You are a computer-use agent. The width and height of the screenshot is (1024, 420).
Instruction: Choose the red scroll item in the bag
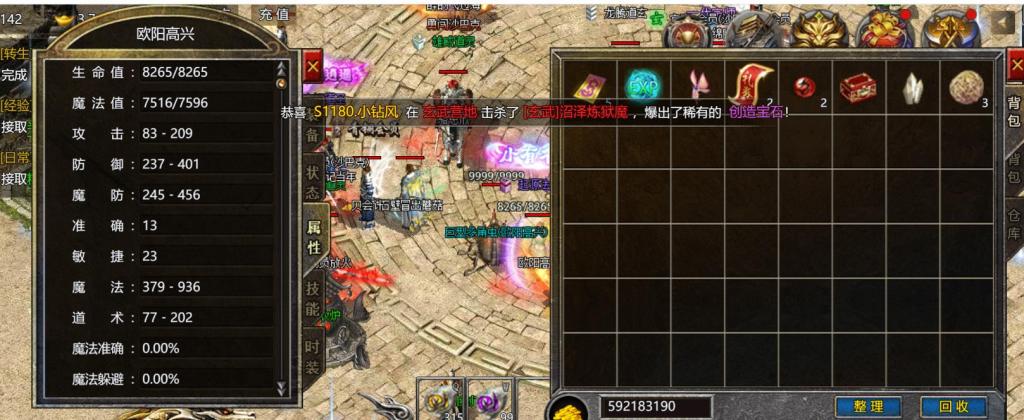(x=750, y=85)
